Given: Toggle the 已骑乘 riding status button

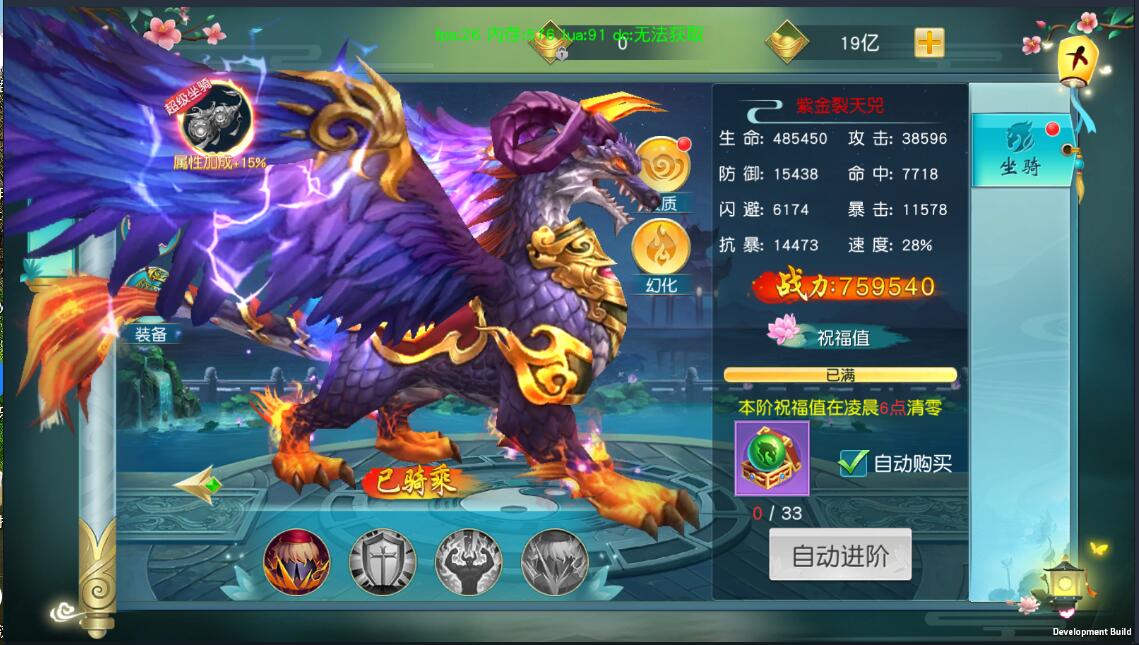Looking at the screenshot, I should [415, 482].
